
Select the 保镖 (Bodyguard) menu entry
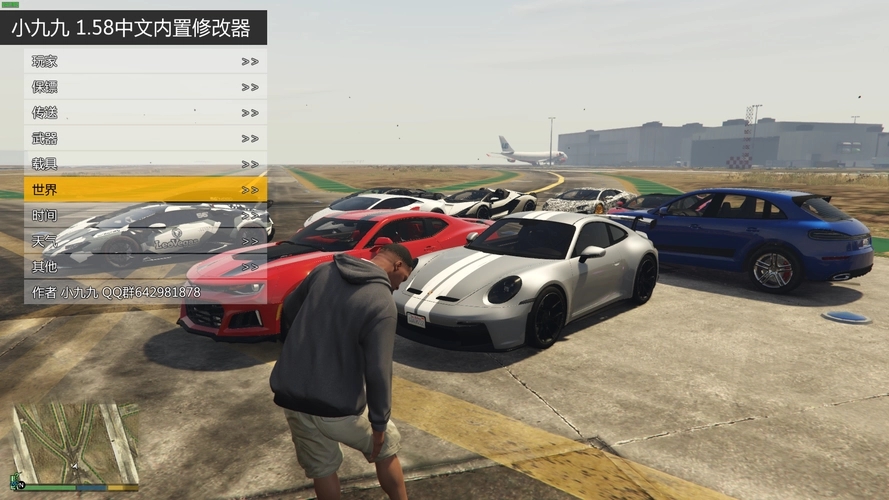145,87
